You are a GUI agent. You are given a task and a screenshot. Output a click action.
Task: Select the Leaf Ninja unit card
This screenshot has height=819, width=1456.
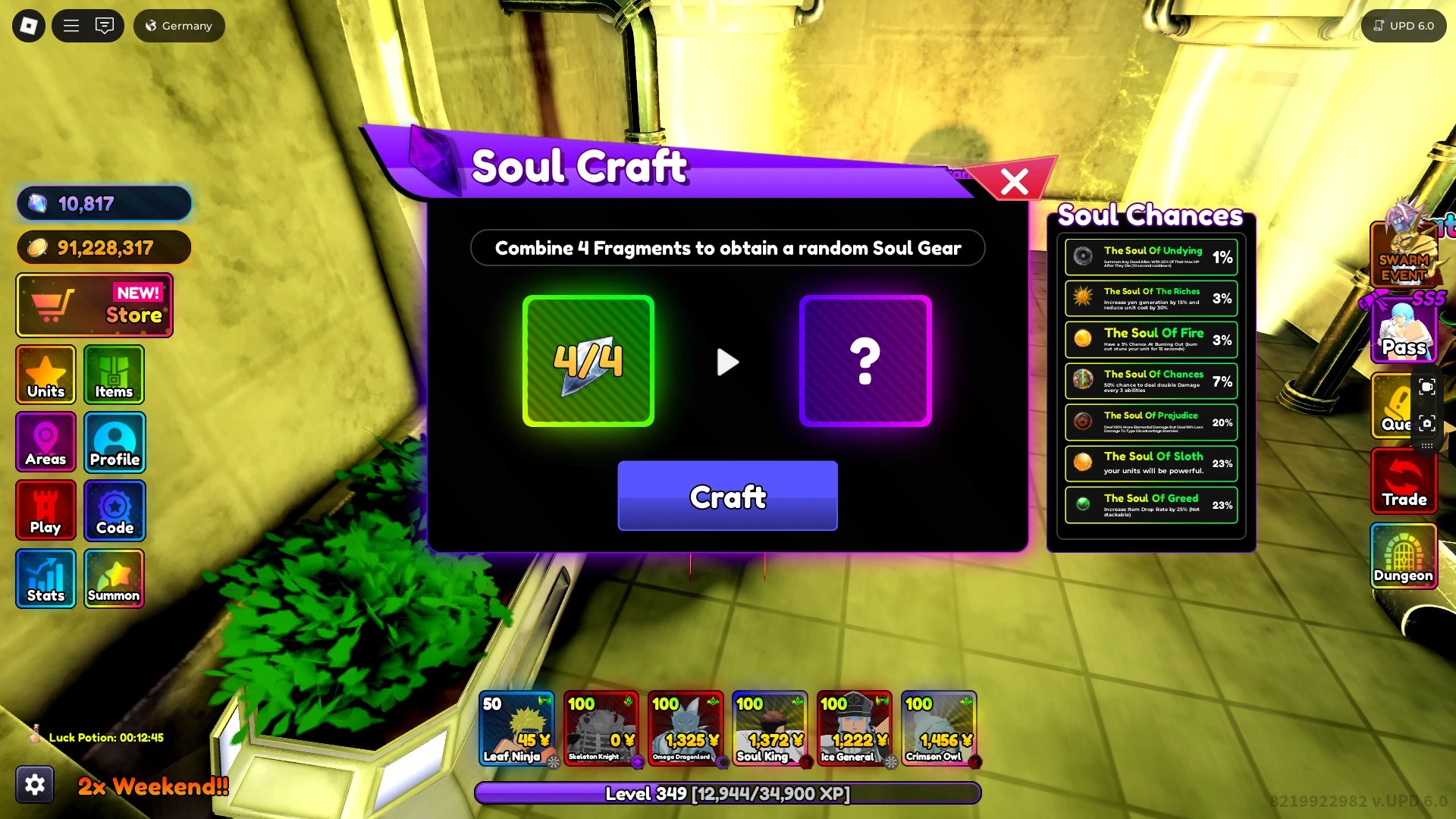tap(519, 730)
